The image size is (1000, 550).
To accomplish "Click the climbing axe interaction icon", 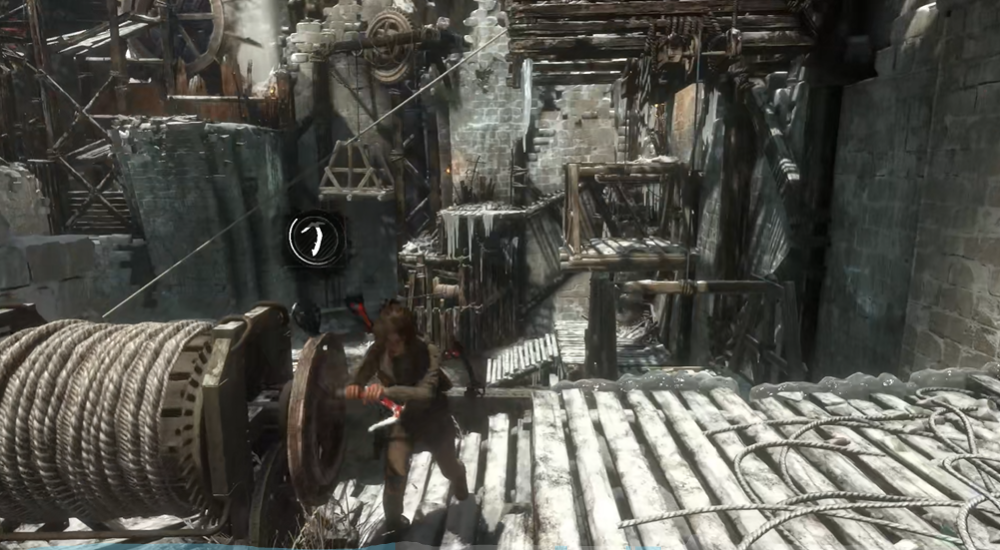I will coord(316,239).
